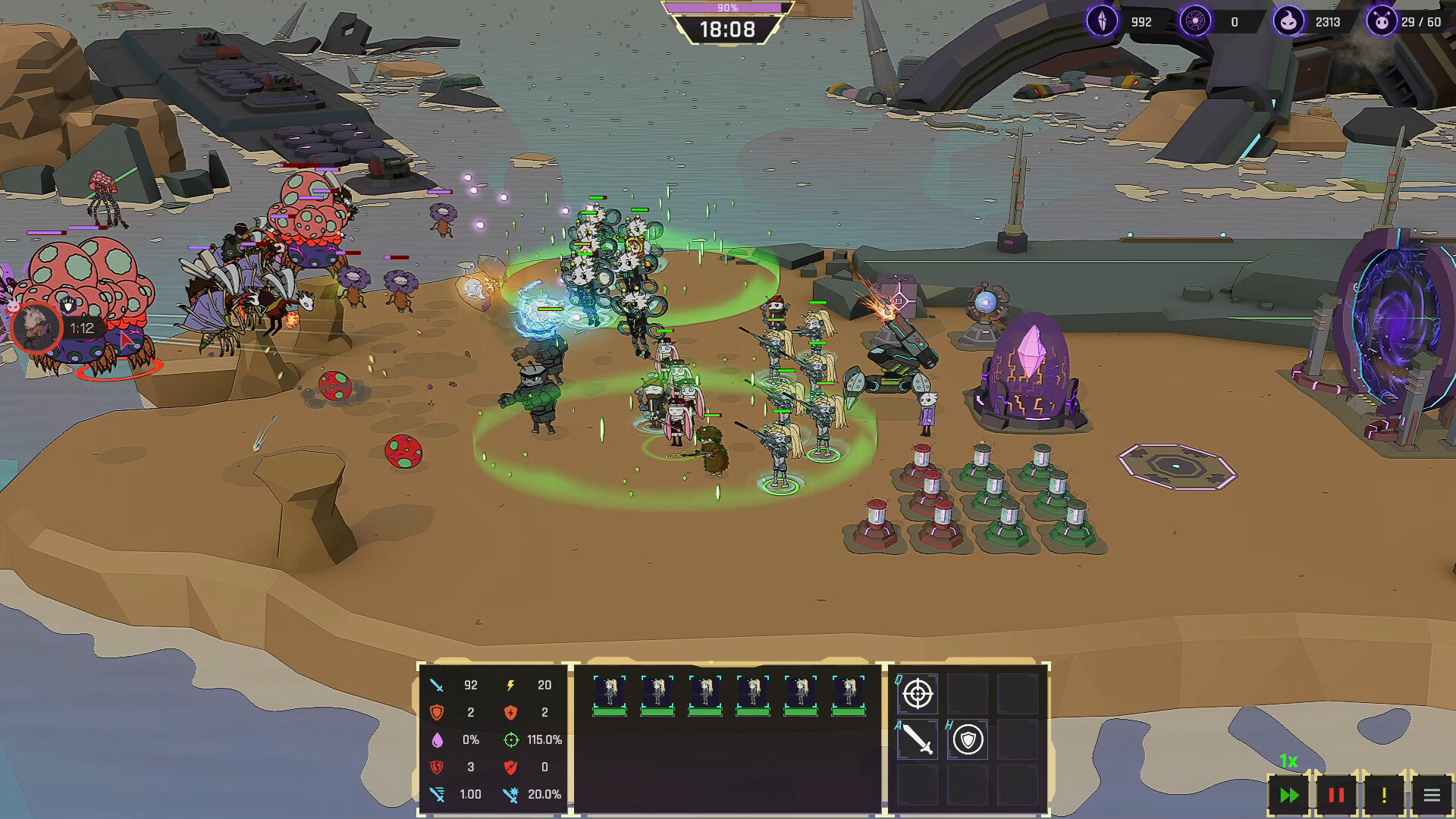Image resolution: width=1456 pixels, height=819 pixels.
Task: Open the yellow exclamation alert button
Action: click(x=1384, y=795)
